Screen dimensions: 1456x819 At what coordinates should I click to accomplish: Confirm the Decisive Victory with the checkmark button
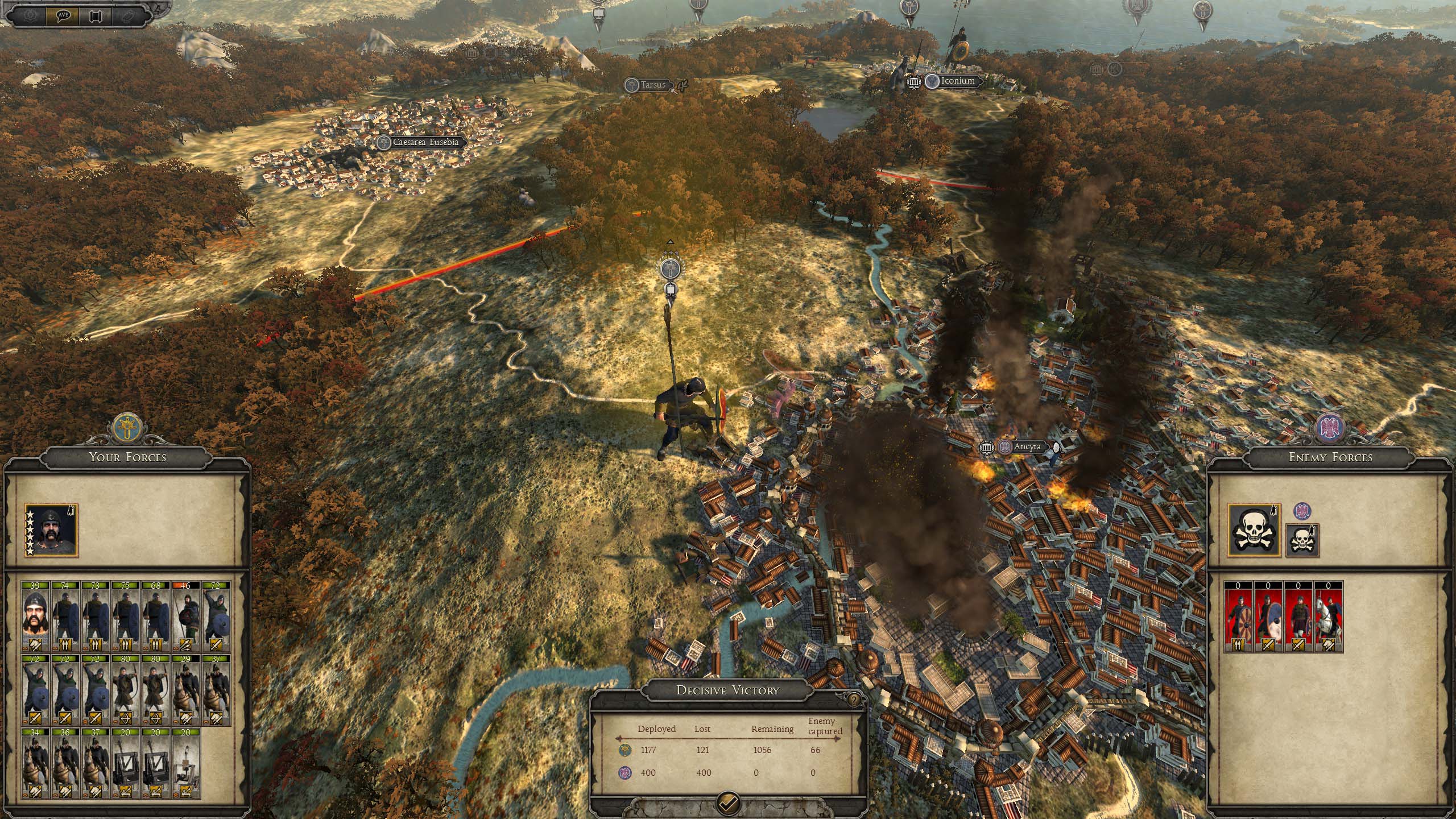pyautogui.click(x=729, y=802)
